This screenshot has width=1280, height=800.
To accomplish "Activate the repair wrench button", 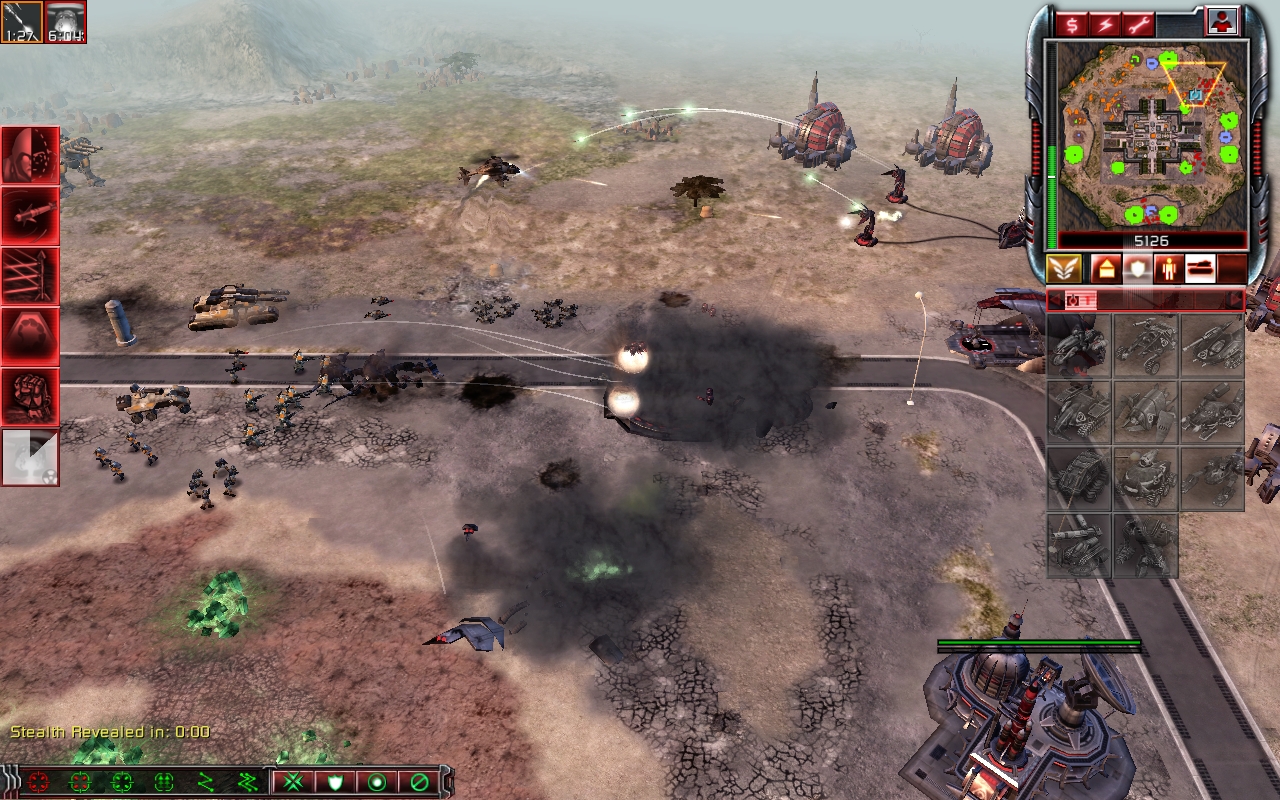I will [x=1138, y=23].
